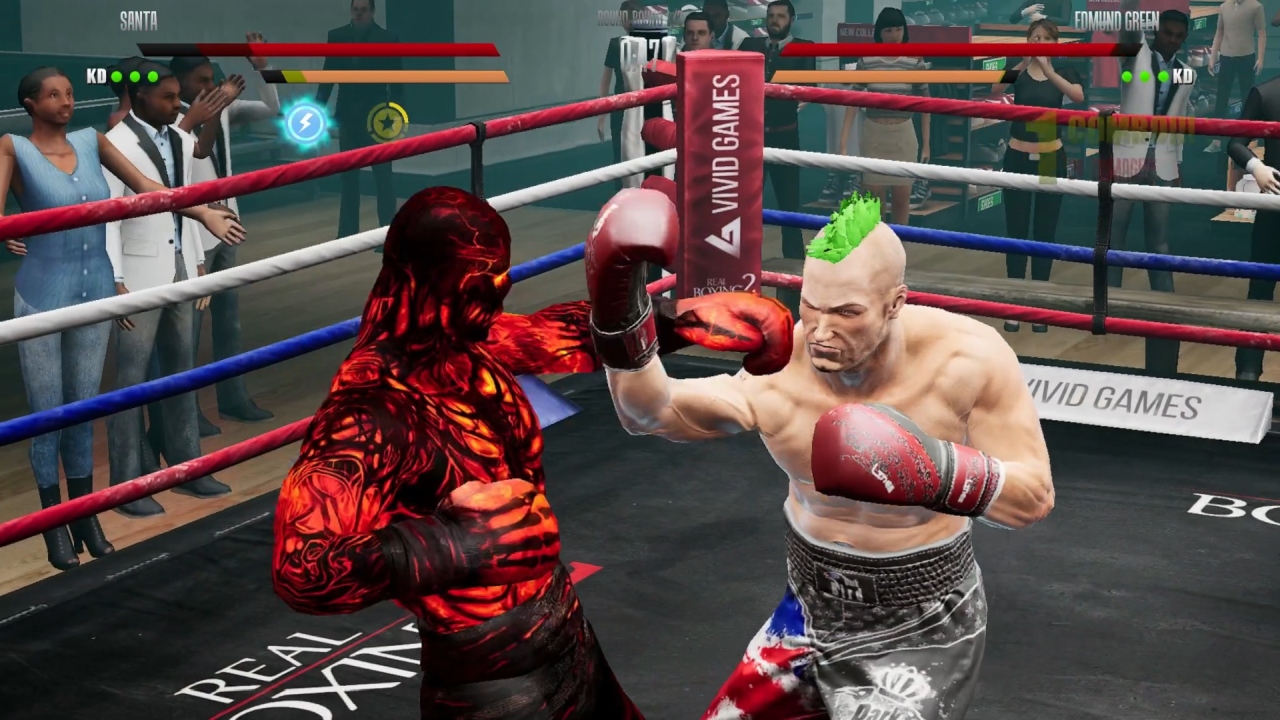1280x720 pixels.
Task: Click Edmund Green's health bar
Action: tap(960, 50)
